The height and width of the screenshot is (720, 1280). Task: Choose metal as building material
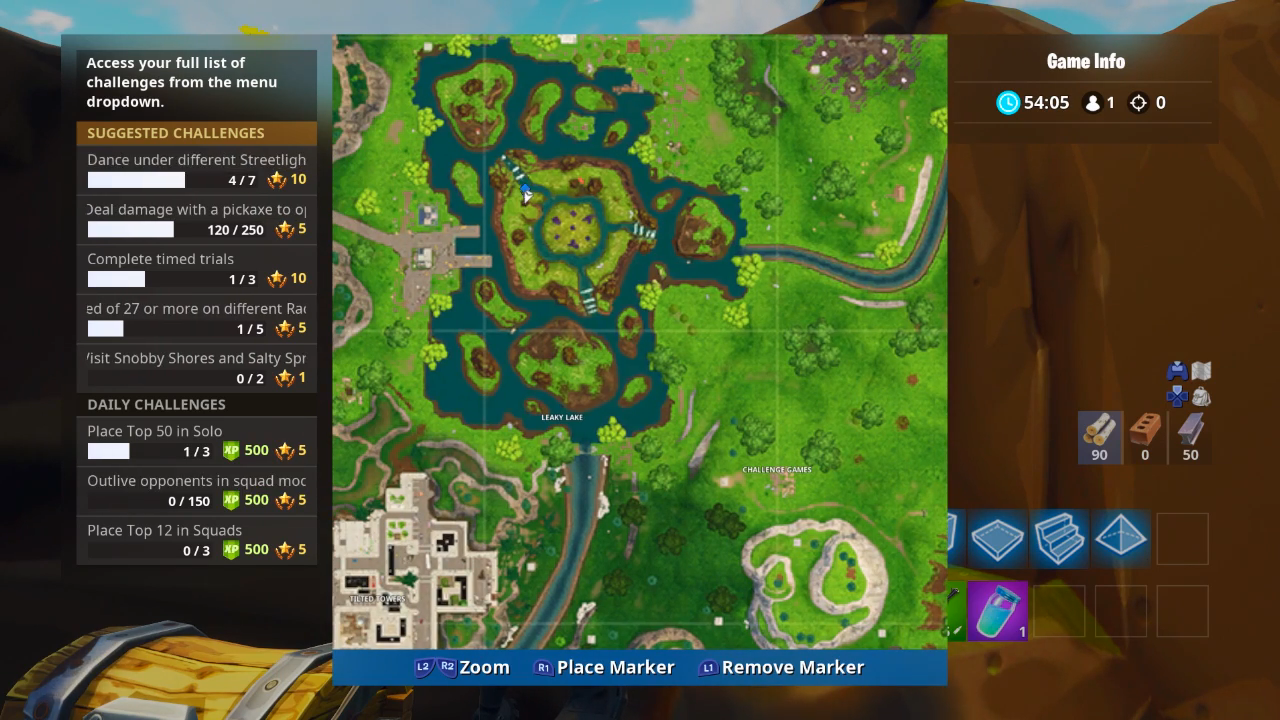click(x=1190, y=438)
